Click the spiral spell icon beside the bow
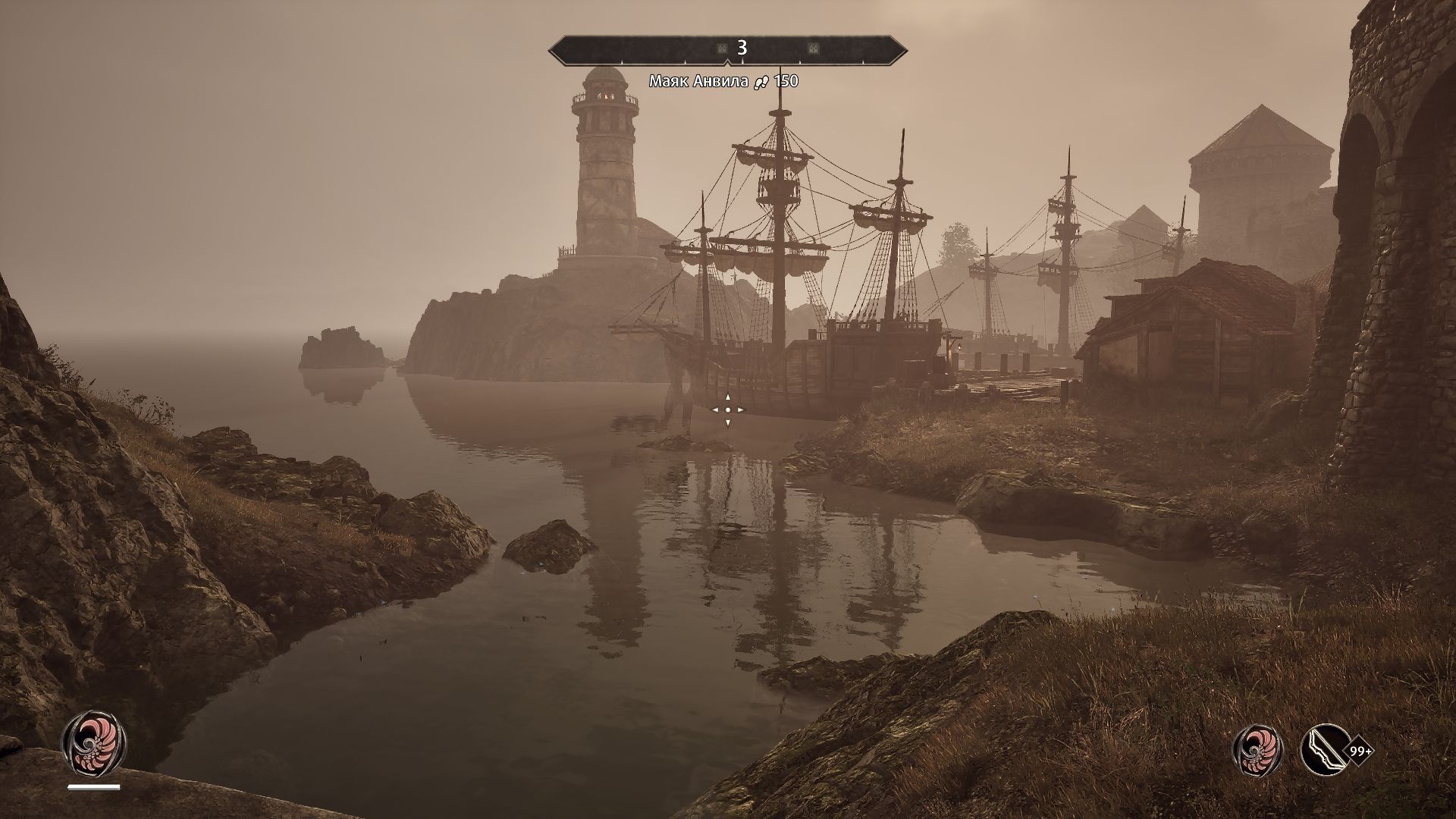1456x819 pixels. pyautogui.click(x=1259, y=751)
